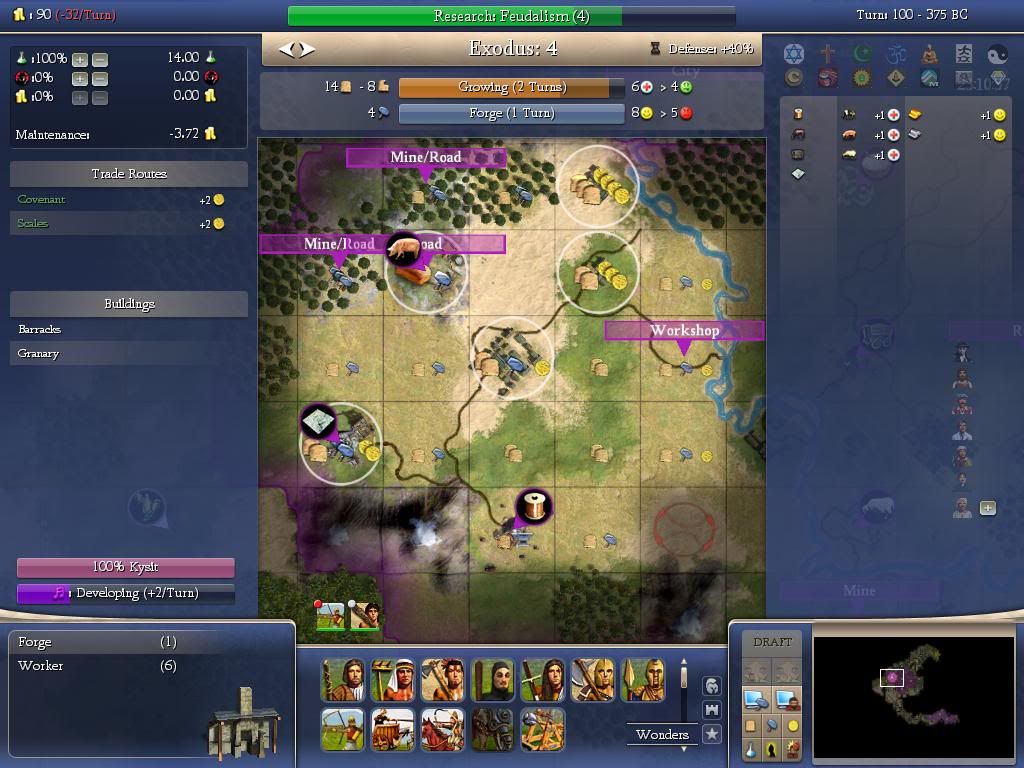Click the Barracks entry in the Buildings list
This screenshot has width=1024, height=768.
40,329
